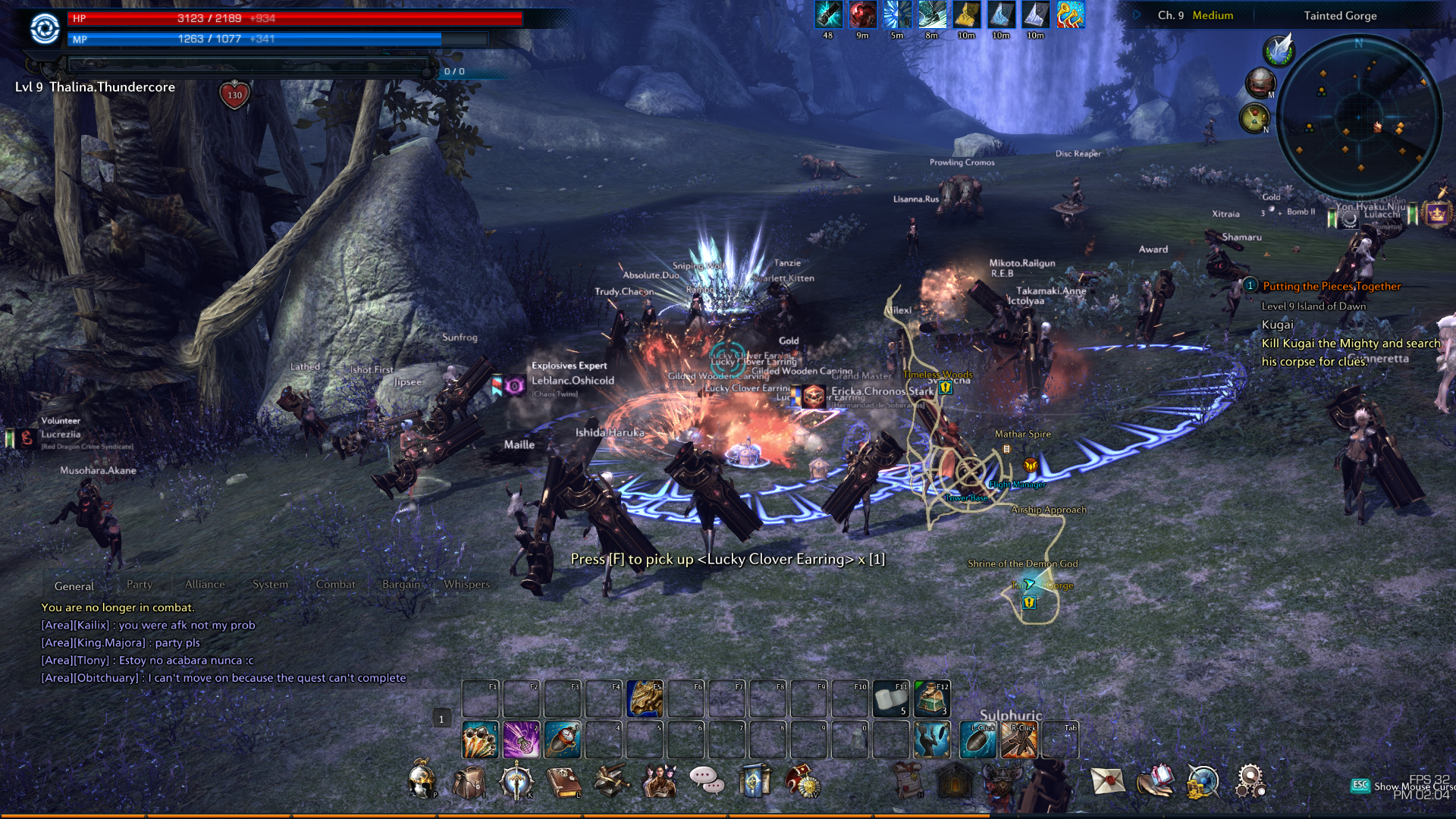Open the quest journal book
This screenshot has width=1456, height=819.
click(563, 782)
